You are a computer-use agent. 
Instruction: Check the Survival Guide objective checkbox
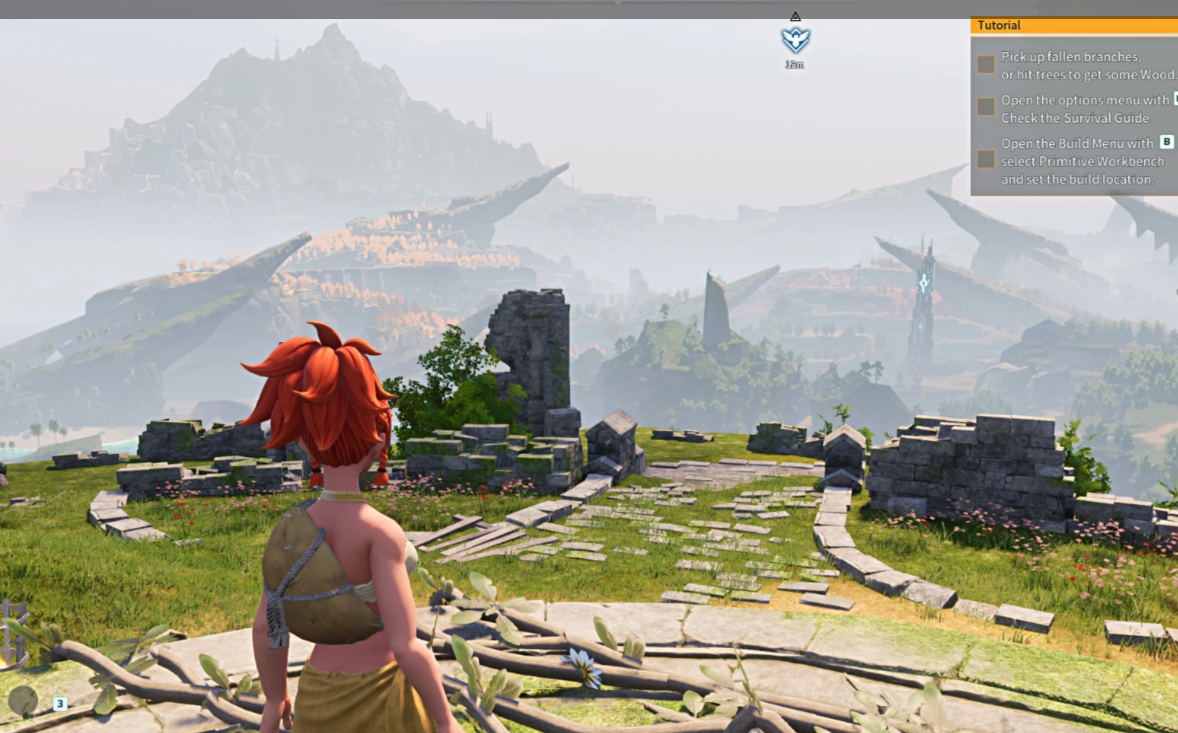pyautogui.click(x=986, y=107)
